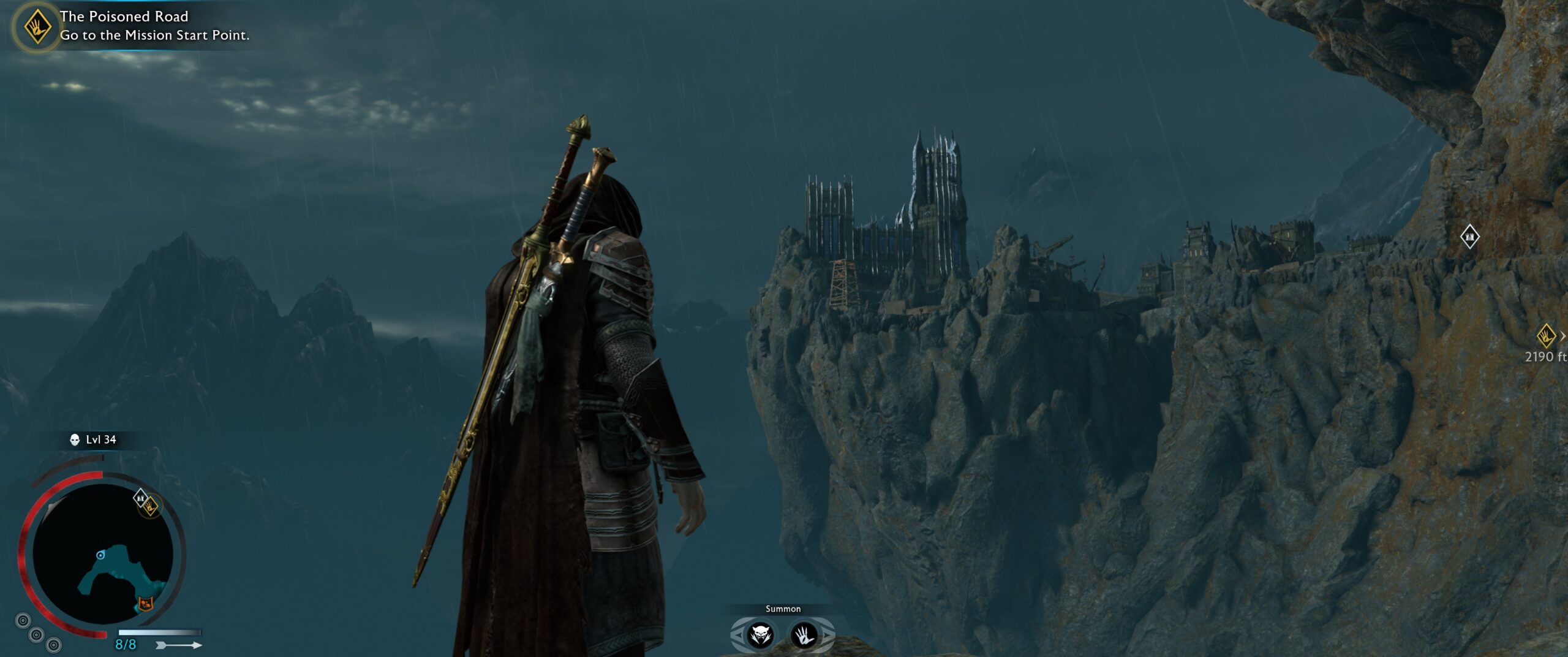
Task: Select the arrow ammo icon
Action: point(179,645)
